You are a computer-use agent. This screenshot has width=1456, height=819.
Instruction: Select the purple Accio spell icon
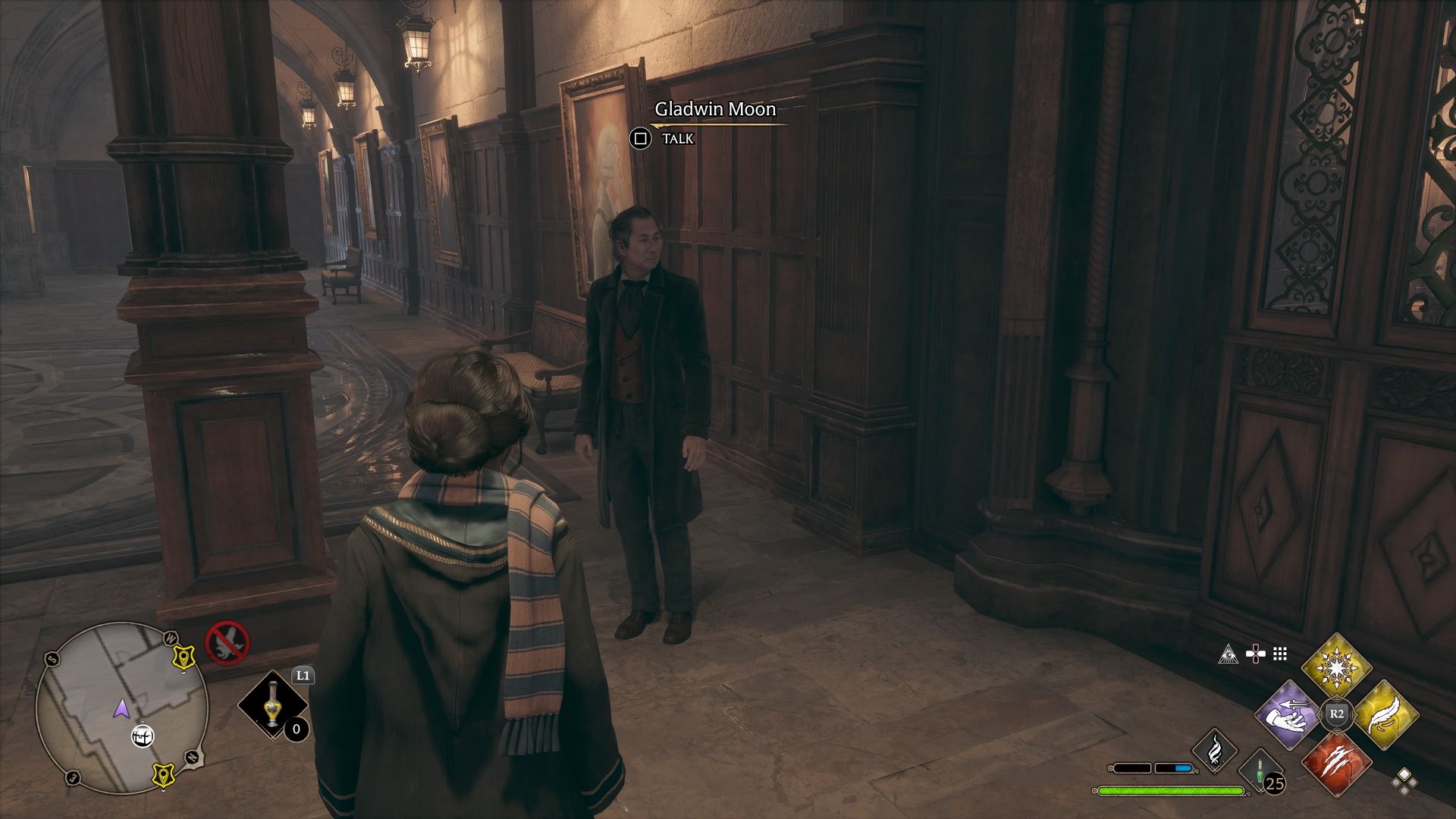(1288, 716)
